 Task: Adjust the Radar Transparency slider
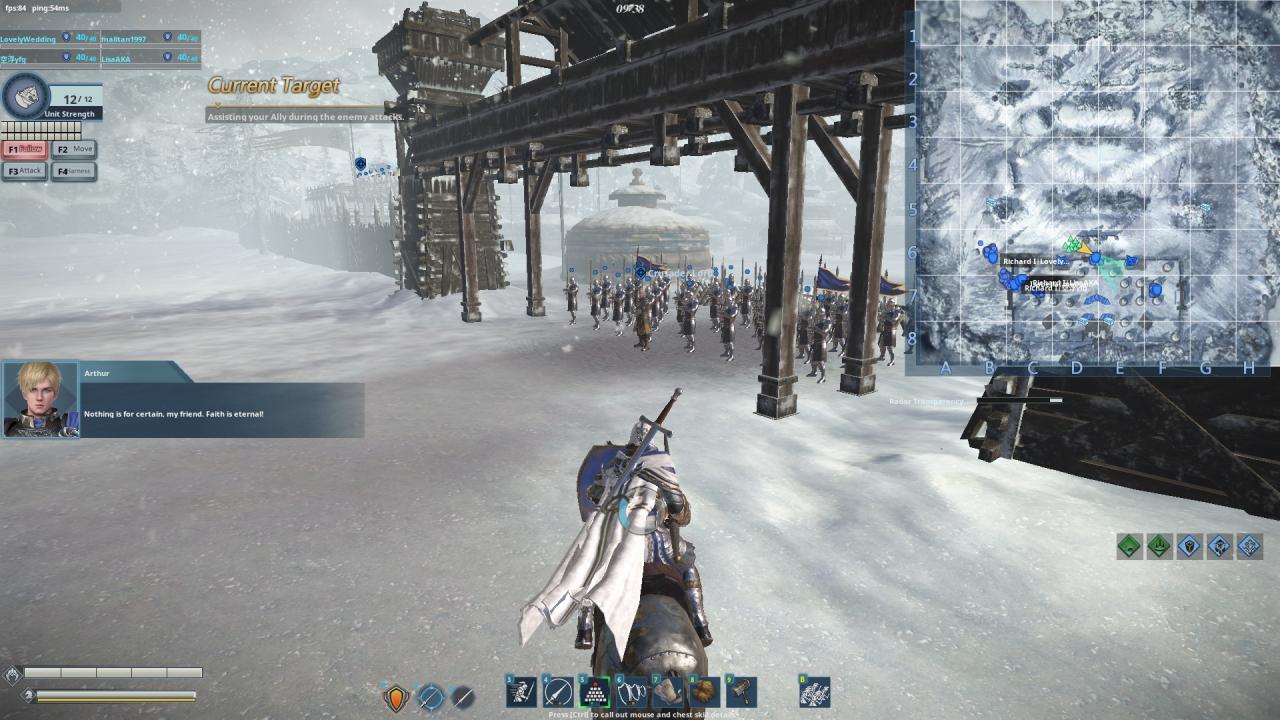pyautogui.click(x=1055, y=401)
